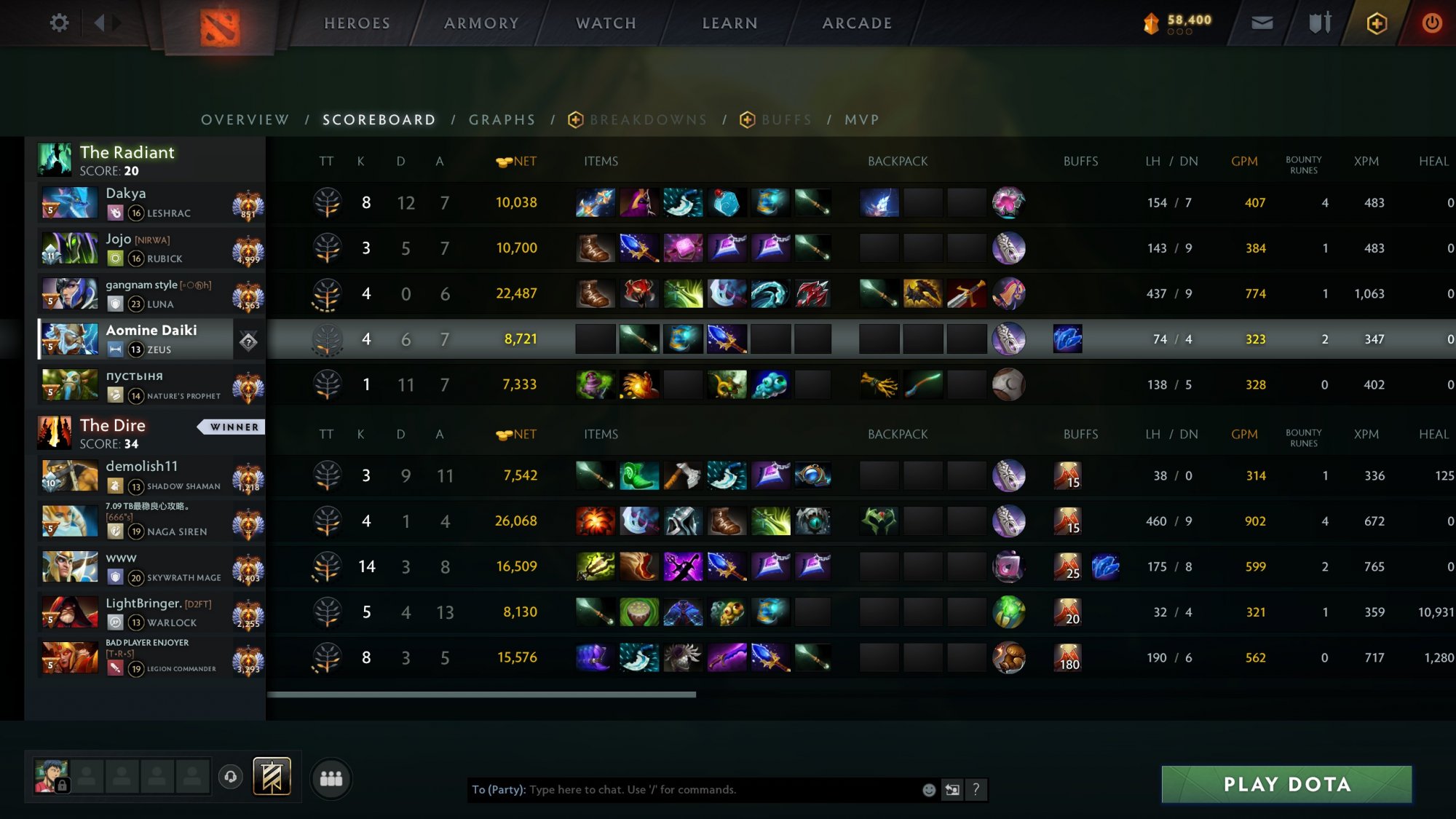View the MVP tab
Image resolution: width=1456 pixels, height=819 pixels.
coord(862,120)
